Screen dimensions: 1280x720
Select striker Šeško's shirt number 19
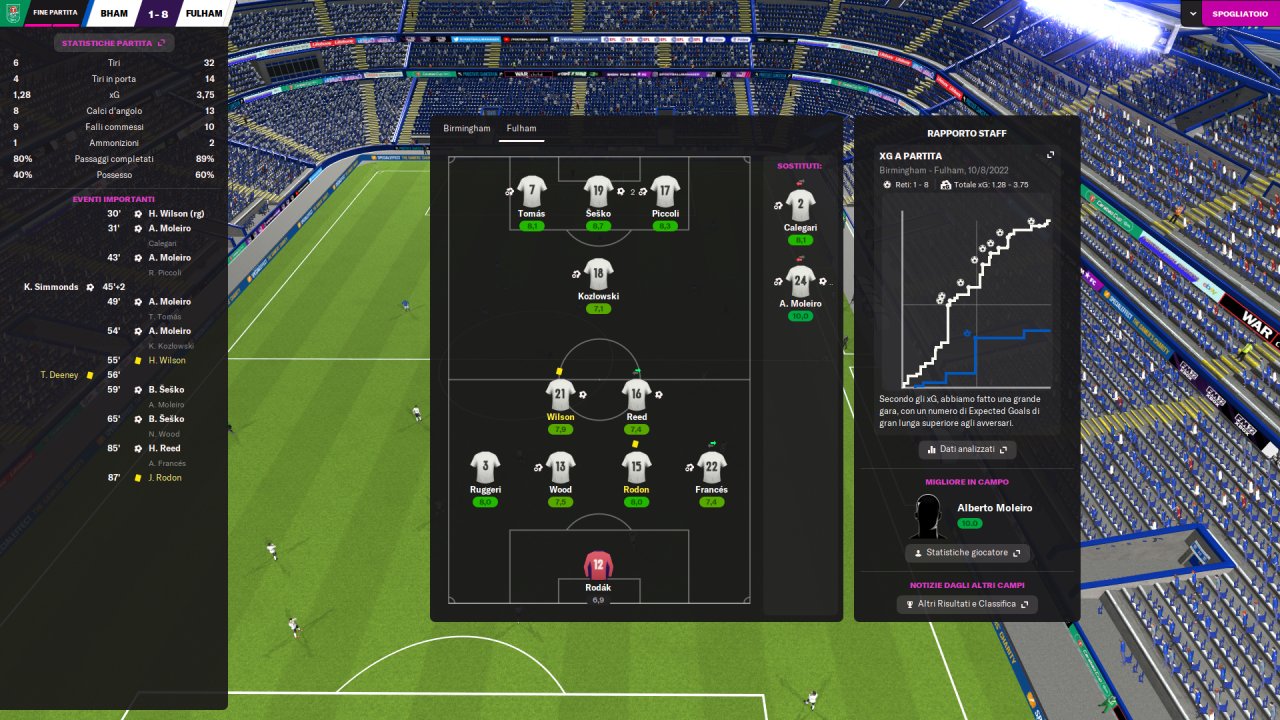598,191
